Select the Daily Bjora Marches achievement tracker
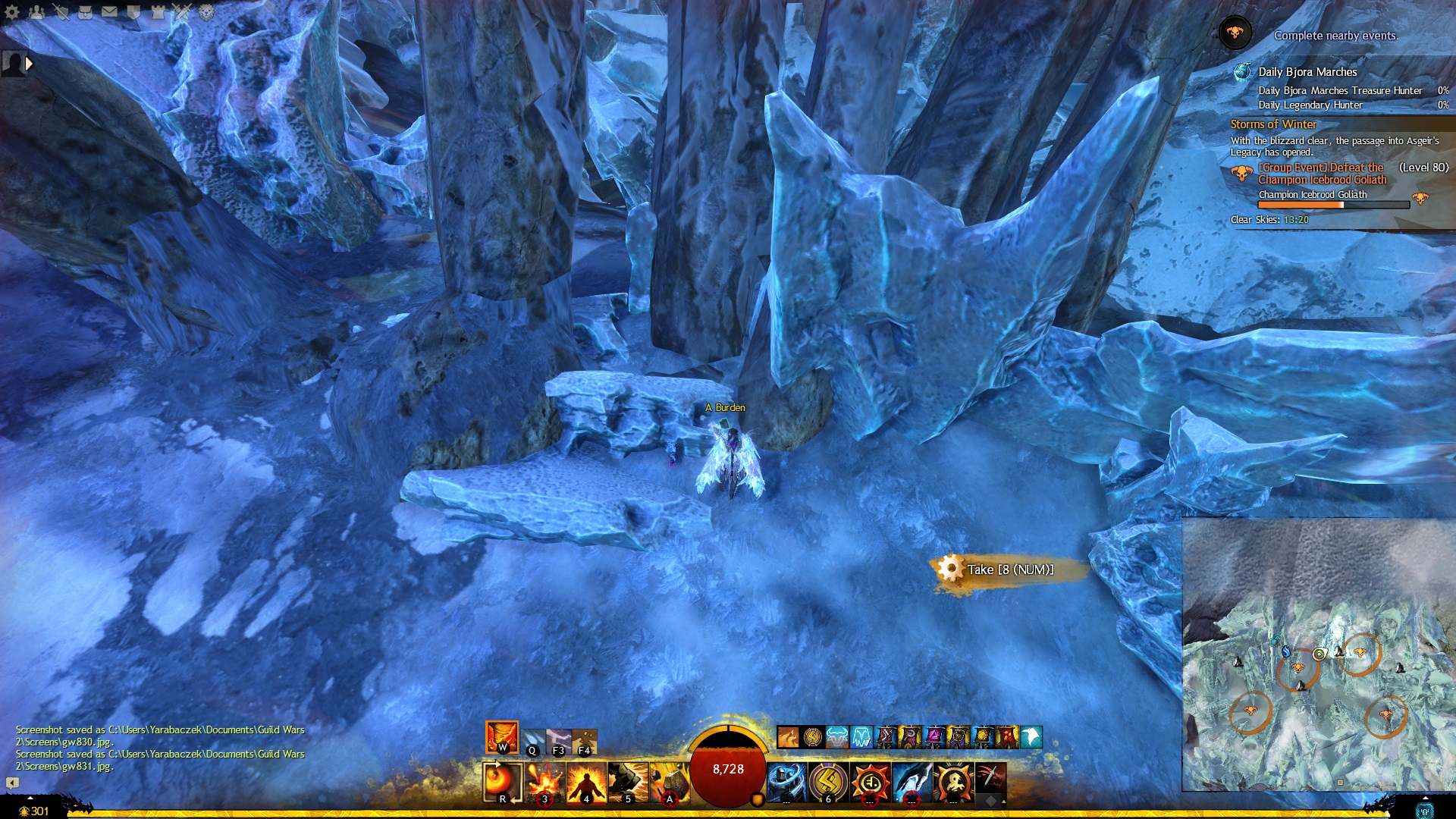 1307,72
